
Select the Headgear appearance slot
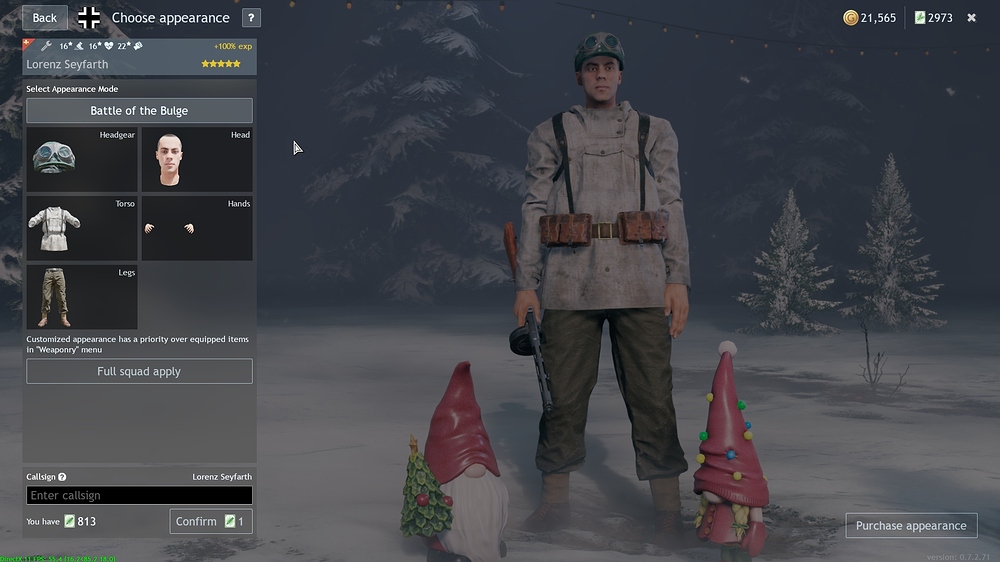click(x=82, y=159)
